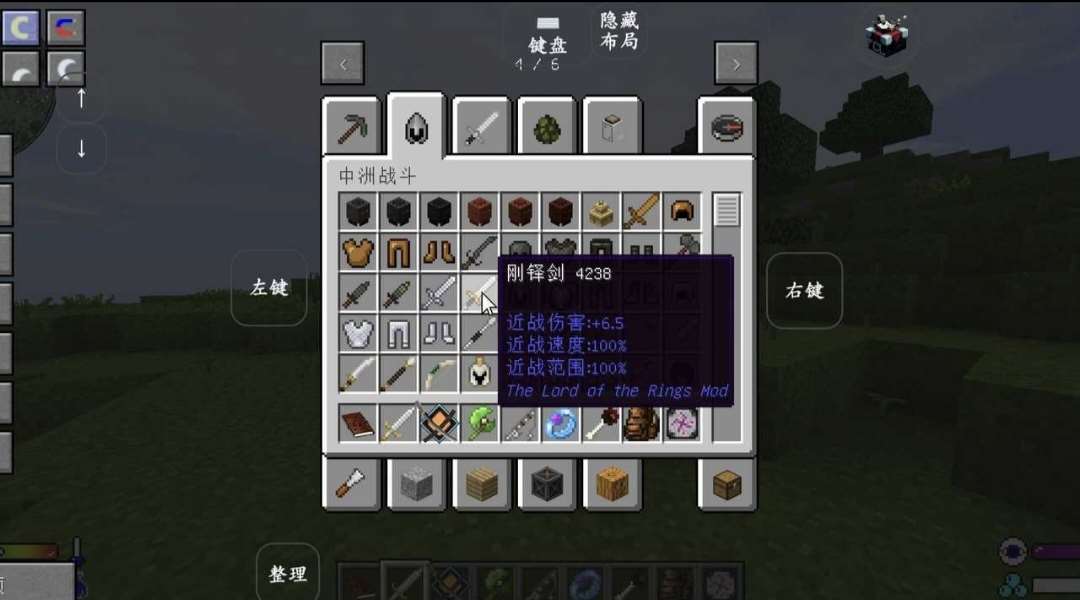Tap the 整理 sort button
Viewport: 1080px width, 600px height.
(288, 574)
